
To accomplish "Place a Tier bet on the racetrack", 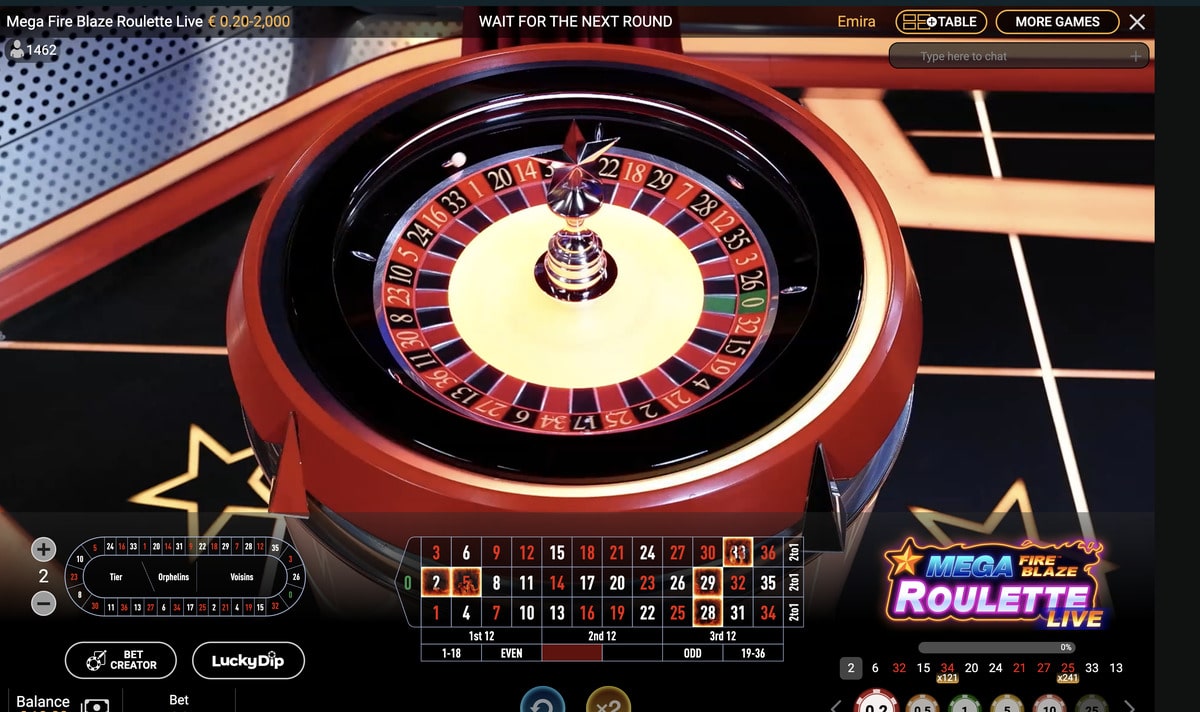I will [x=116, y=577].
